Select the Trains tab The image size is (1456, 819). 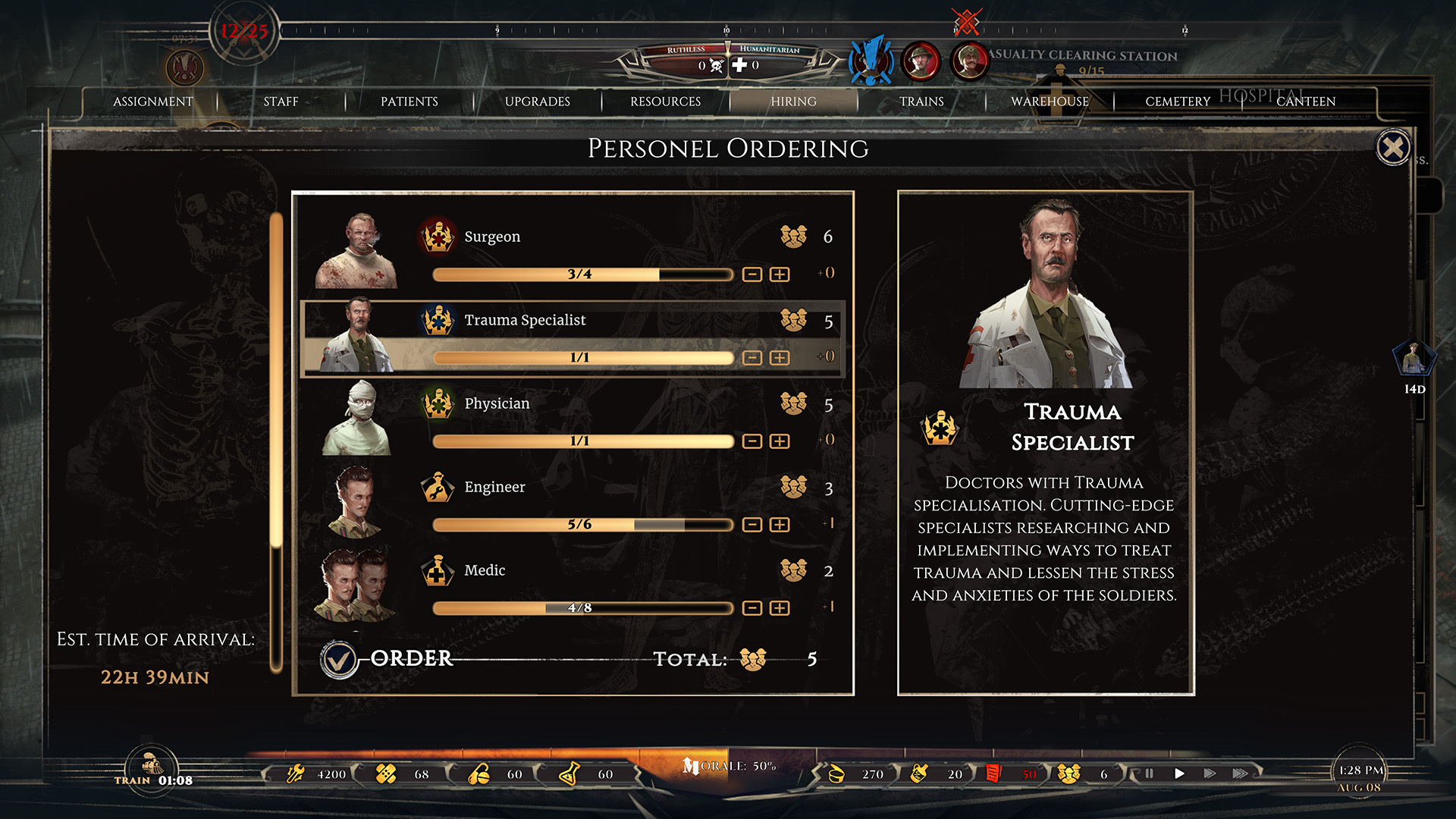[921, 102]
